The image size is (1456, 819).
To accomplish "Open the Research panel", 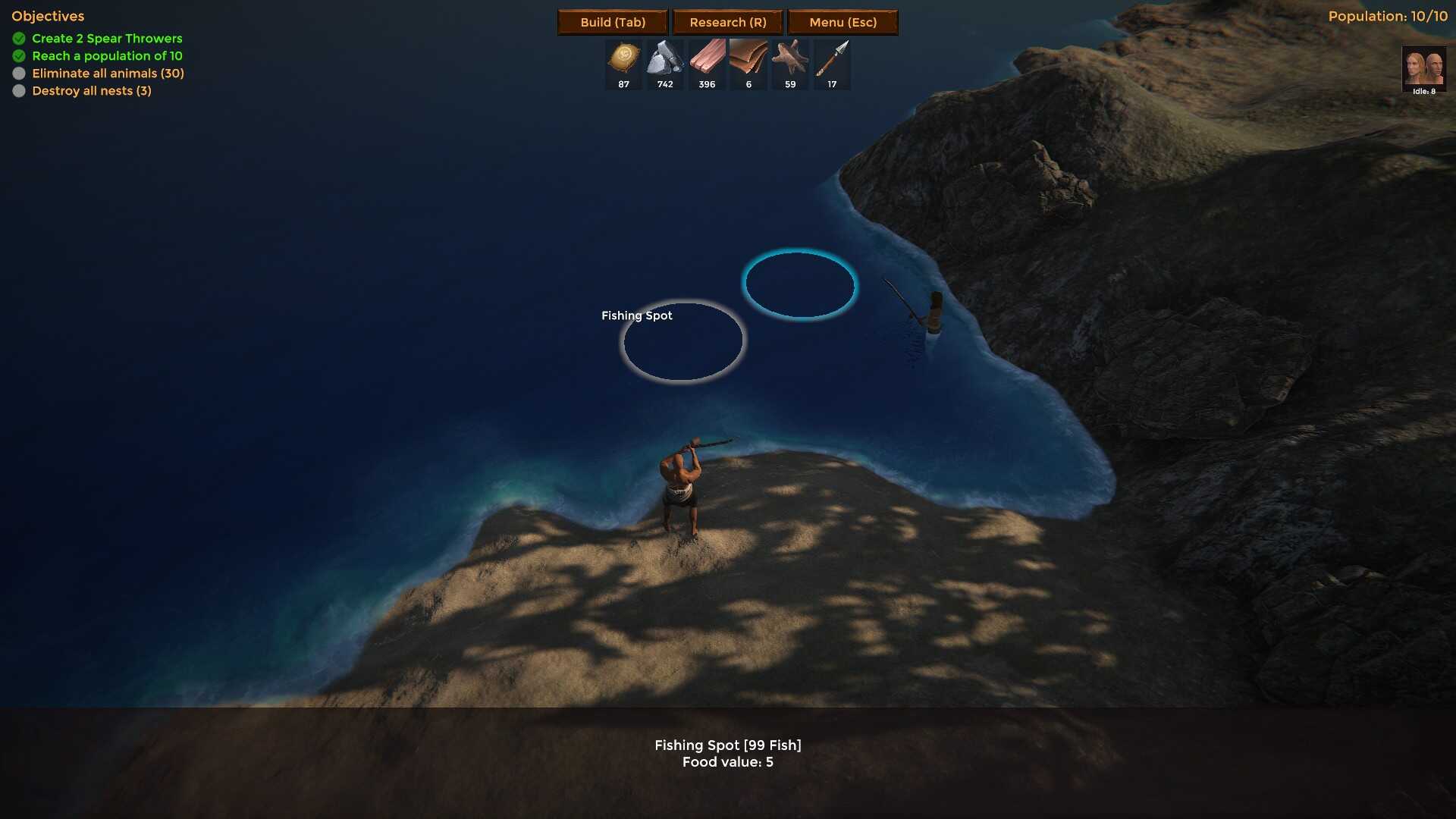I will (x=727, y=22).
